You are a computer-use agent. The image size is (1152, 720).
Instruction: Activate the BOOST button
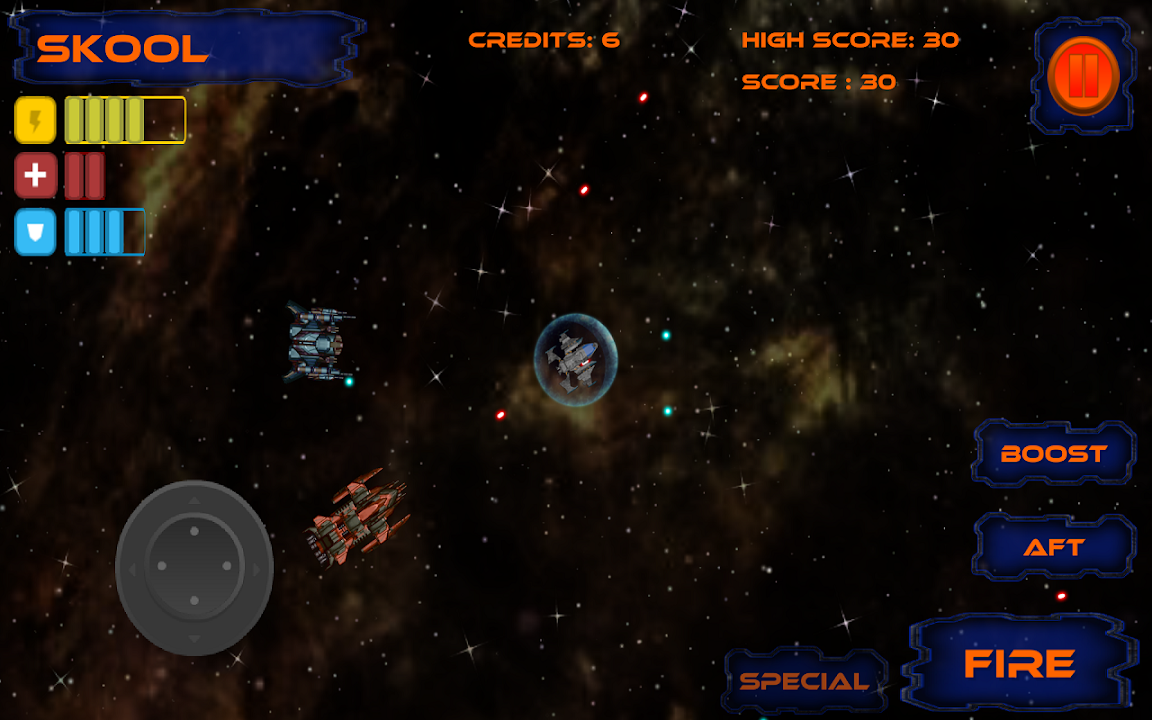tap(1054, 454)
